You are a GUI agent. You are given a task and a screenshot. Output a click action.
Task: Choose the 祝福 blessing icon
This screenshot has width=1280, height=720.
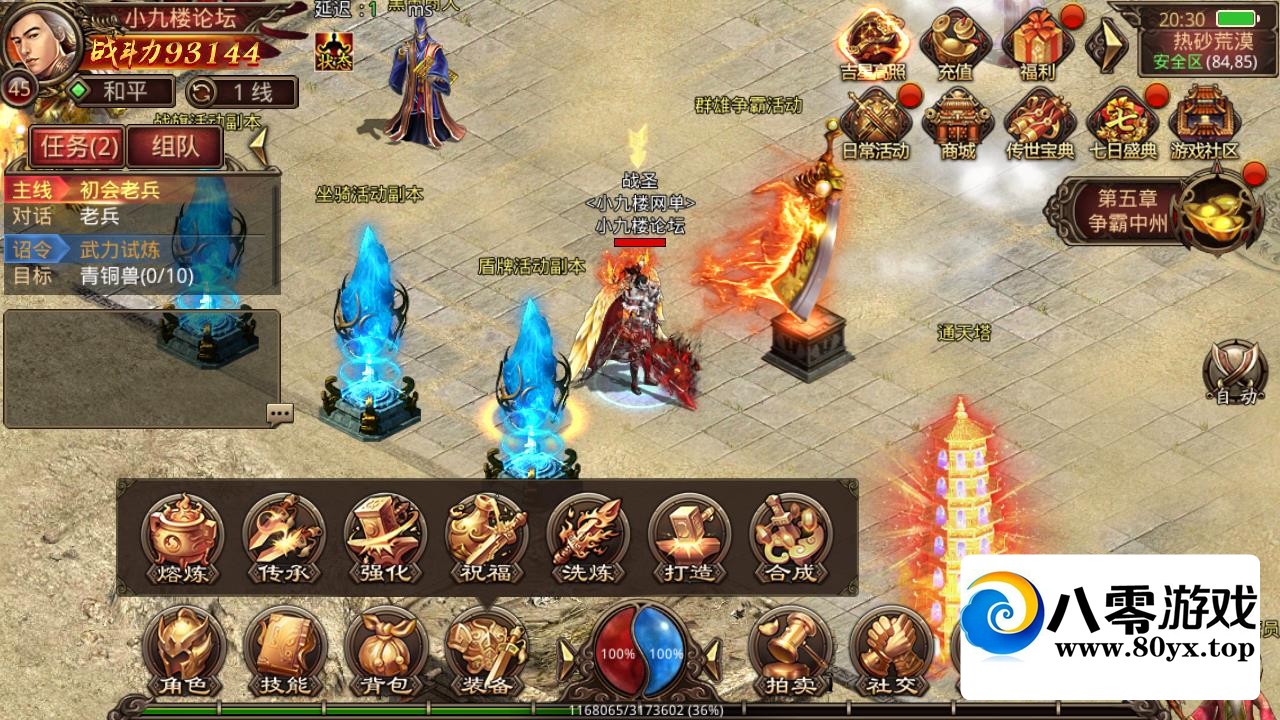pyautogui.click(x=486, y=540)
